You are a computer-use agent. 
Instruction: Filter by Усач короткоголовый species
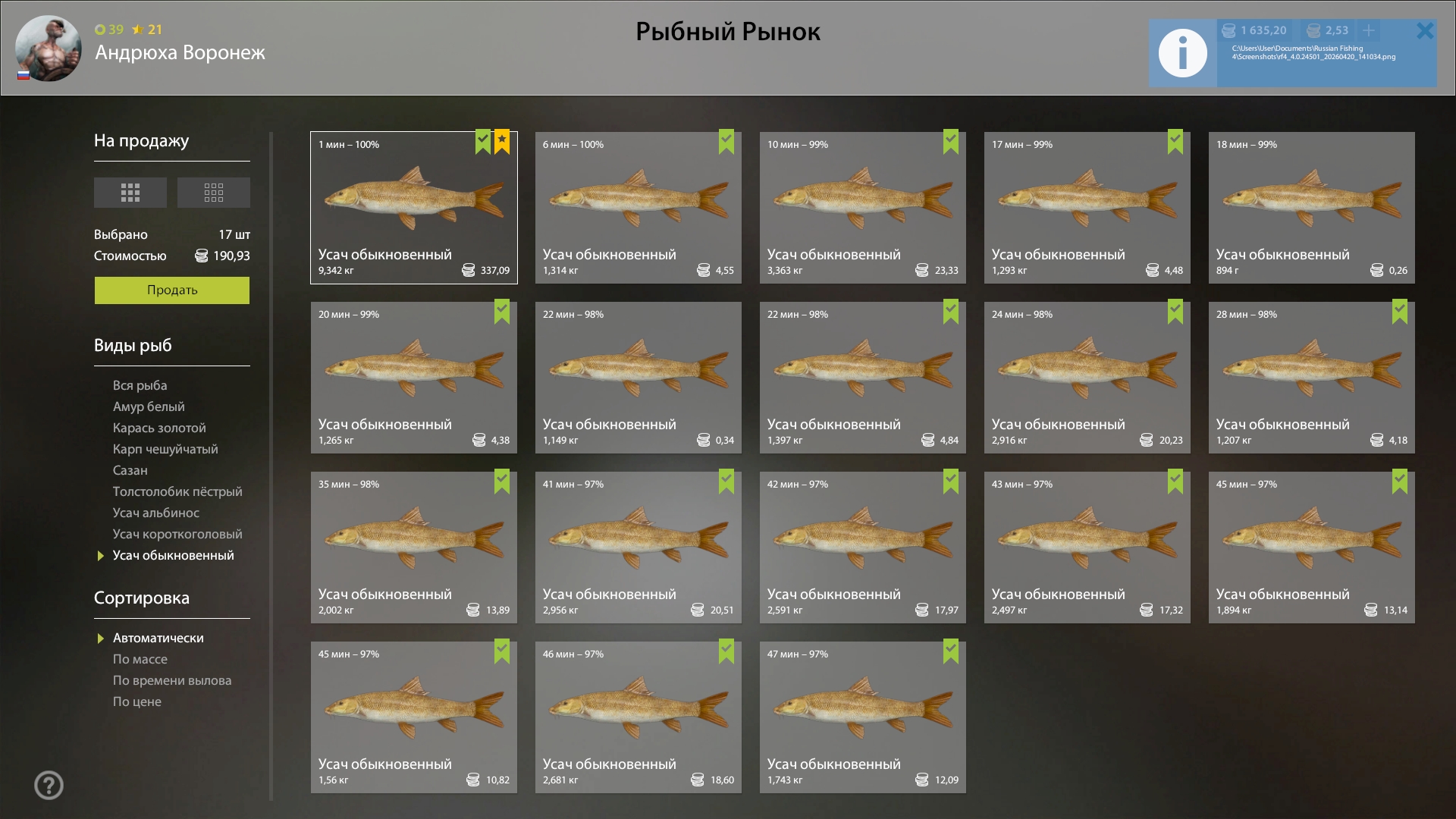point(177,534)
